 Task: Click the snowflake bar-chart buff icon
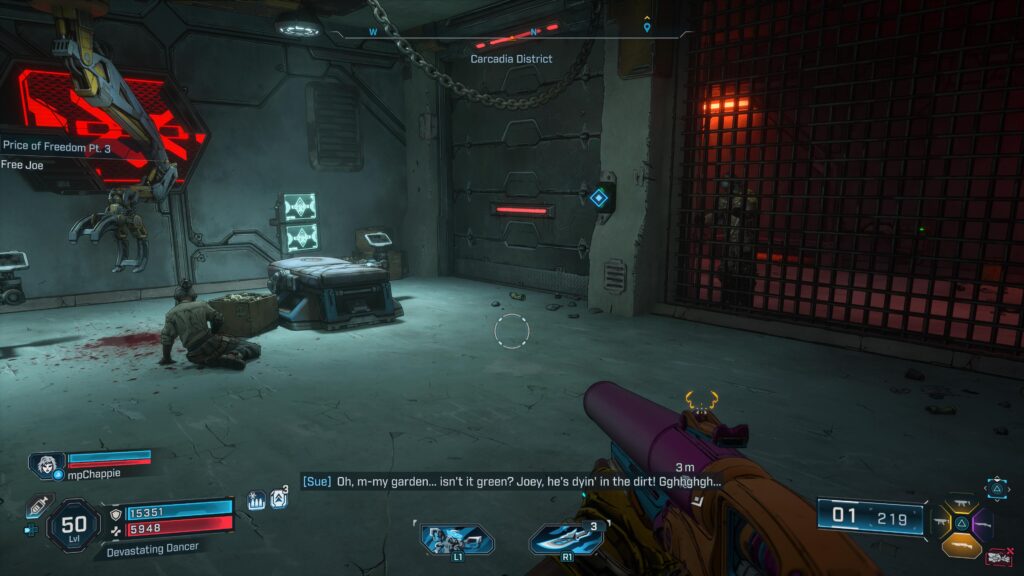pyautogui.click(x=256, y=499)
